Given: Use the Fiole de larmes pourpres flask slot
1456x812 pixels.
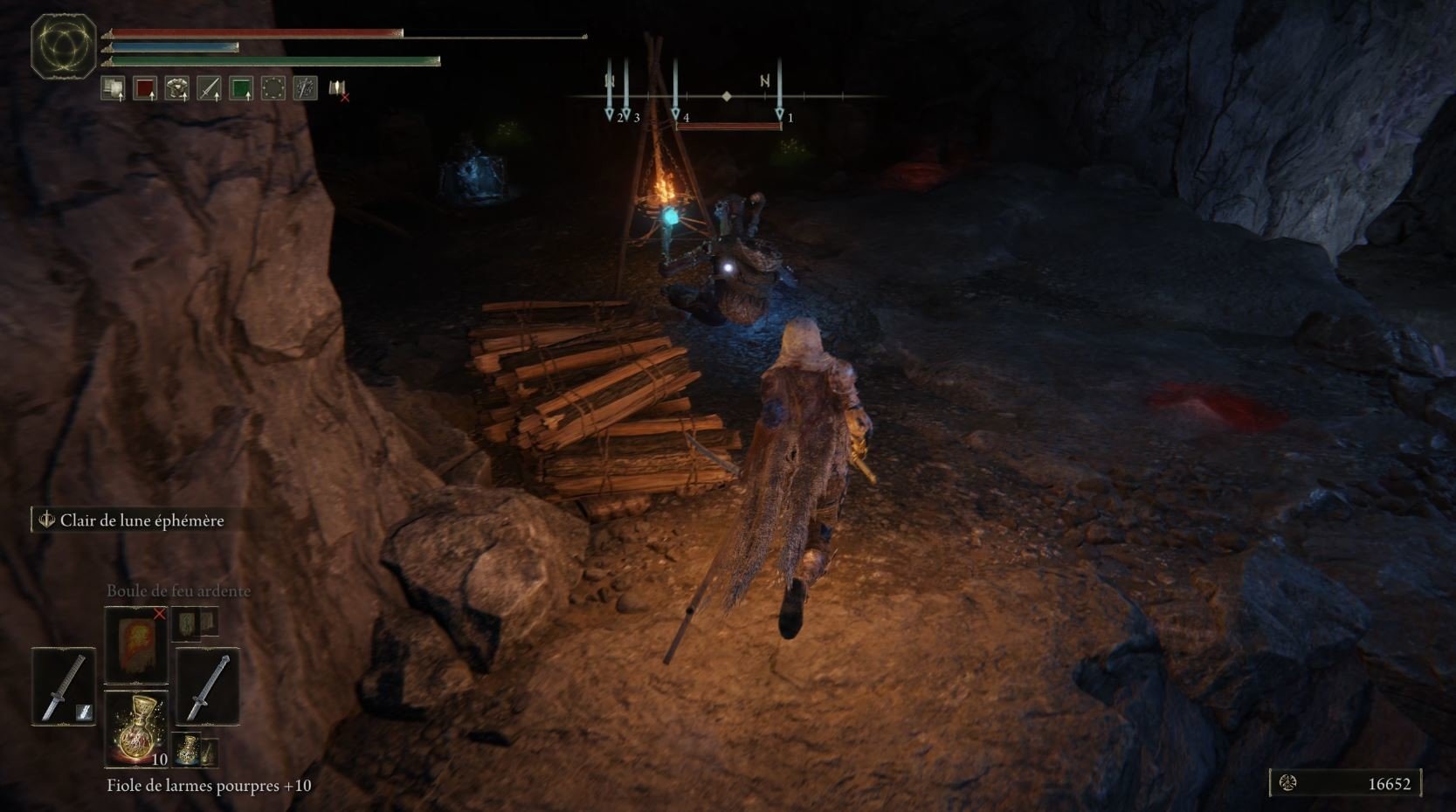Looking at the screenshot, I should click(x=135, y=728).
